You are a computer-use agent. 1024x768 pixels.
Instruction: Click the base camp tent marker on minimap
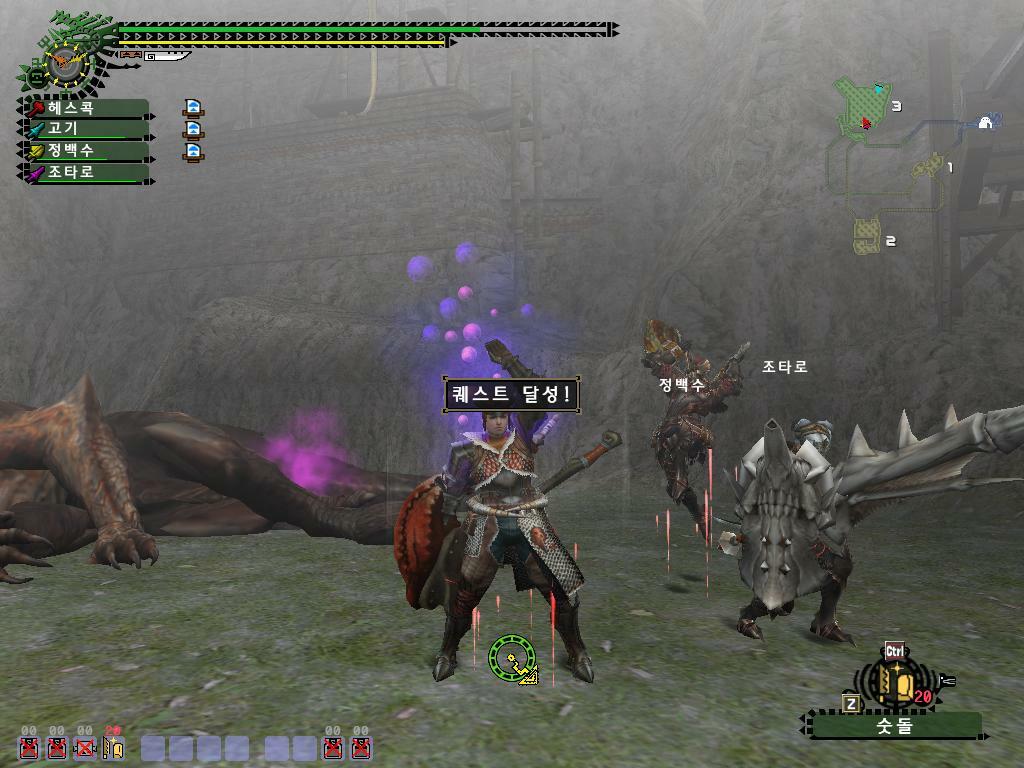point(984,122)
